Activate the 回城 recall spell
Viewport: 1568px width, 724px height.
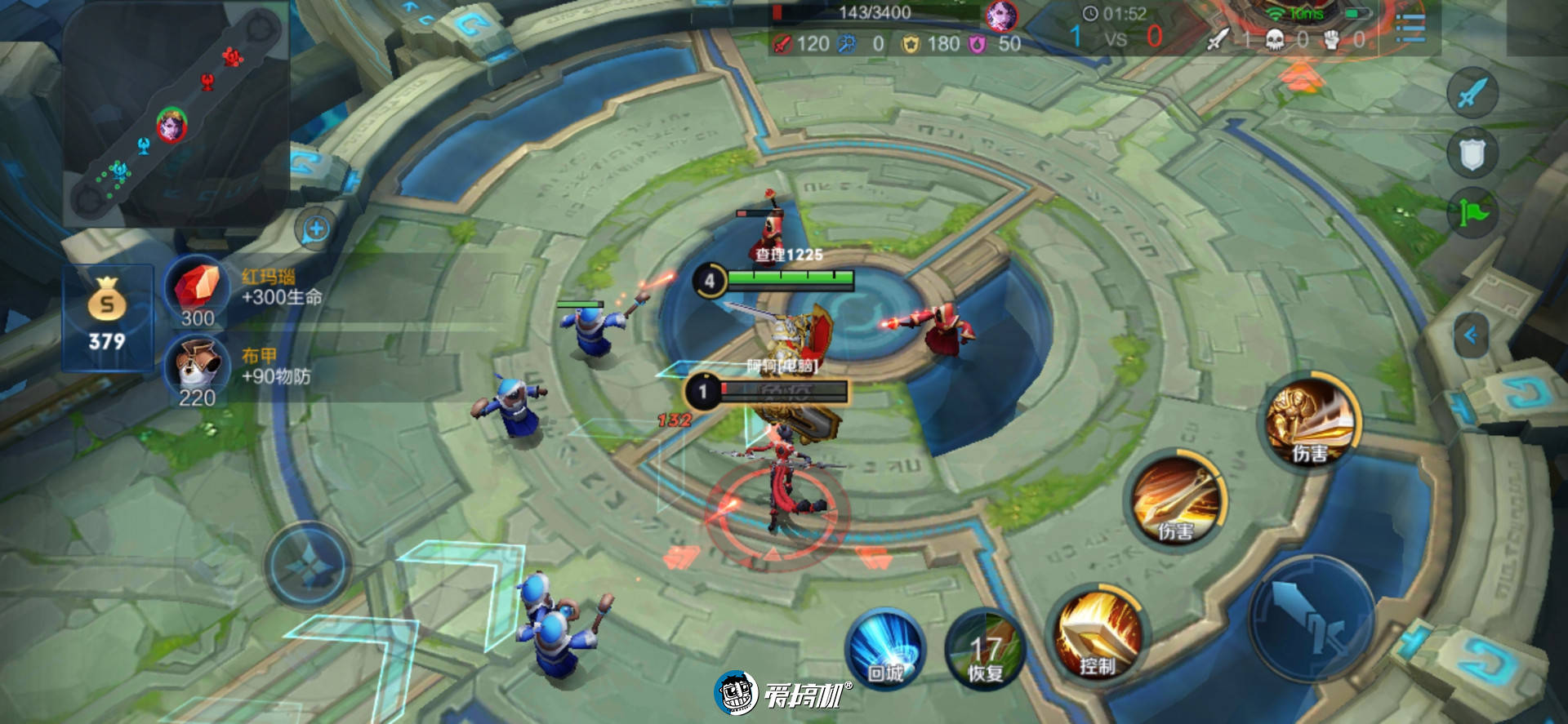(884, 649)
